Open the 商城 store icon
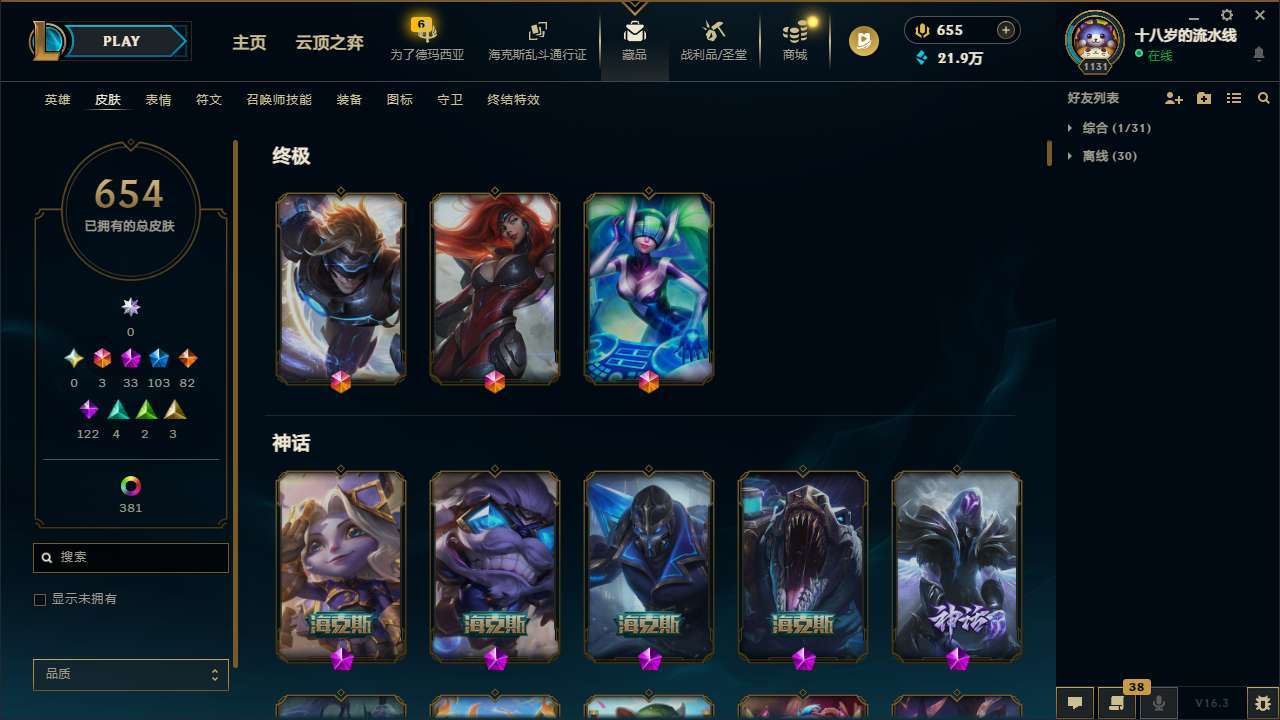This screenshot has width=1280, height=720. click(x=794, y=40)
